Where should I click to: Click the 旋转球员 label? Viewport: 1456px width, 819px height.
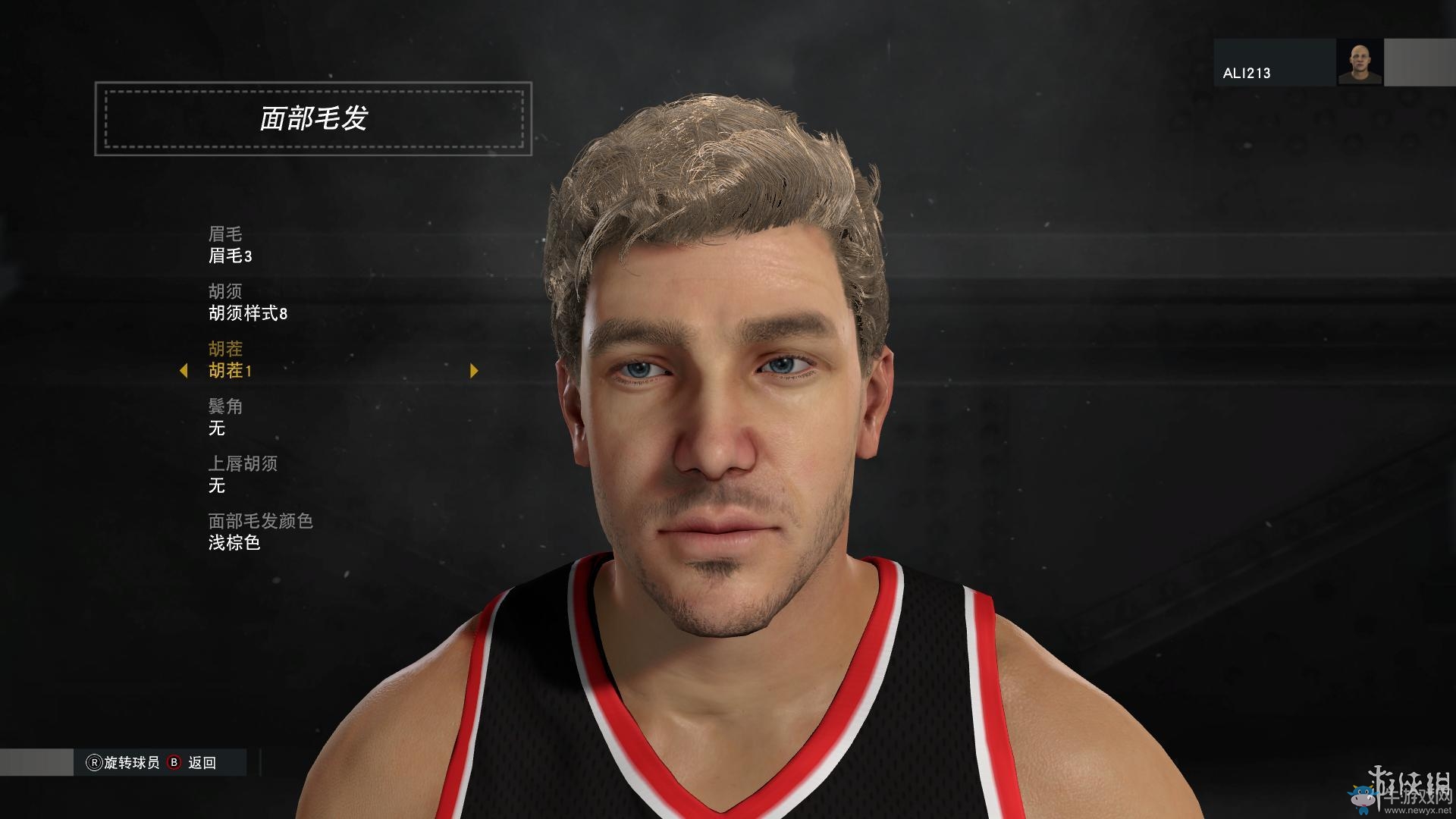tap(131, 763)
